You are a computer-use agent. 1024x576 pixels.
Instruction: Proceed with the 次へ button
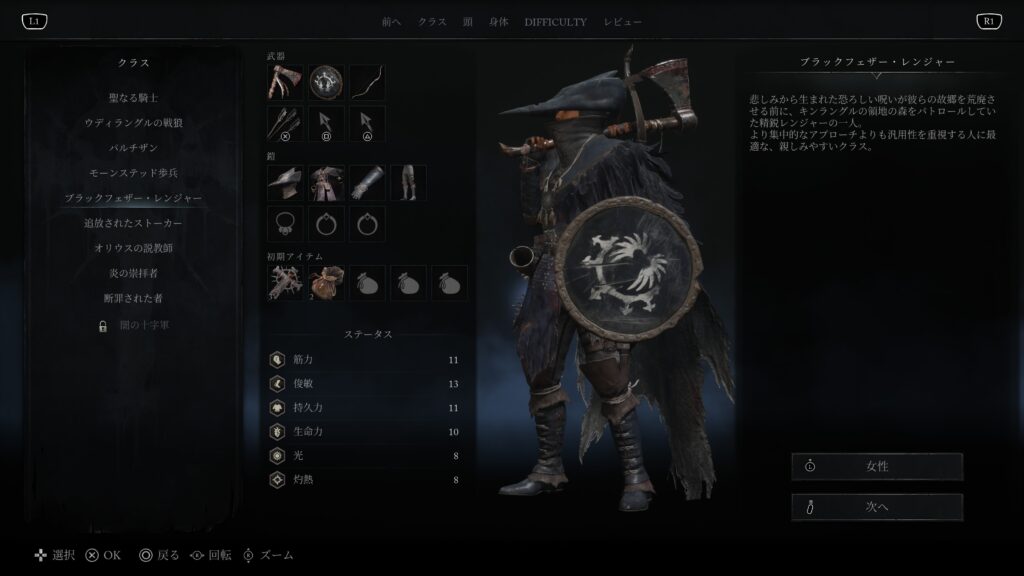[x=876, y=507]
